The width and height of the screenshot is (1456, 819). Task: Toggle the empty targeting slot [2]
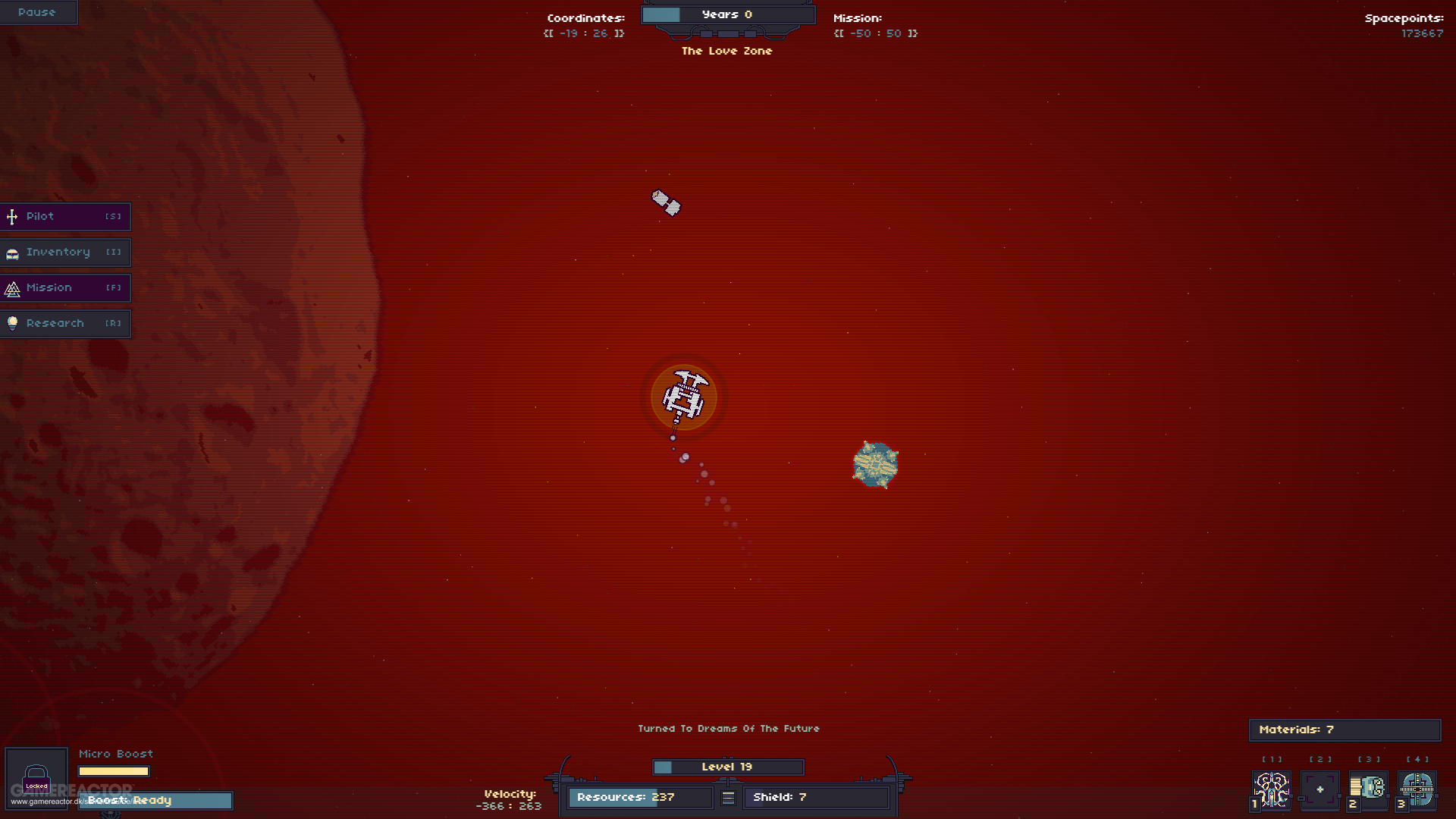click(x=1319, y=789)
